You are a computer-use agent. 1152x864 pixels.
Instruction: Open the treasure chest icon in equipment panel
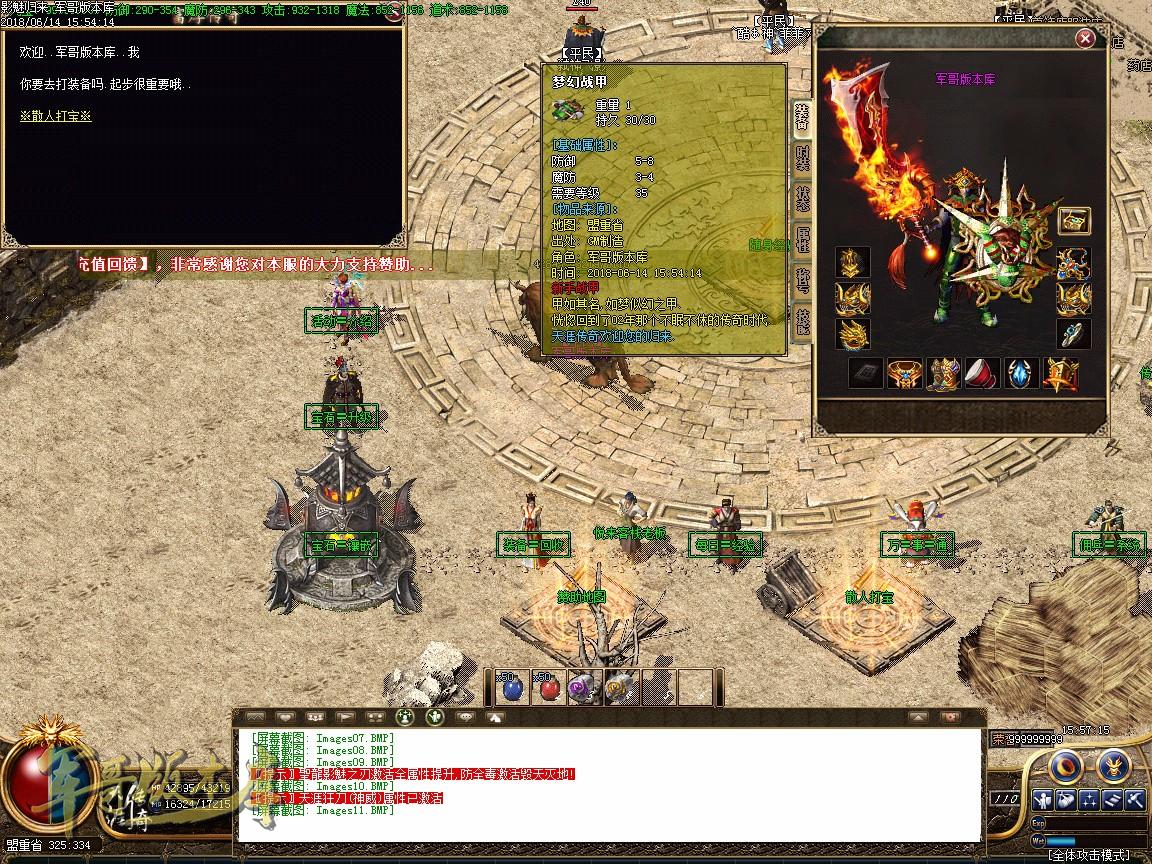(1074, 222)
